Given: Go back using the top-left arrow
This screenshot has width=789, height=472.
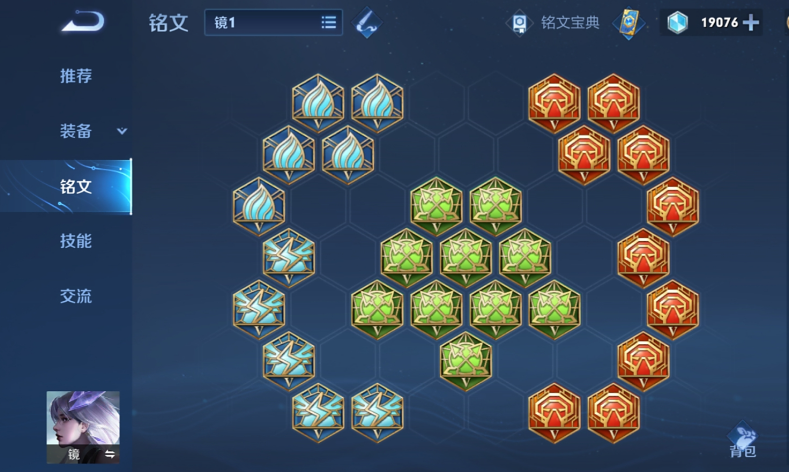Looking at the screenshot, I should [x=82, y=21].
